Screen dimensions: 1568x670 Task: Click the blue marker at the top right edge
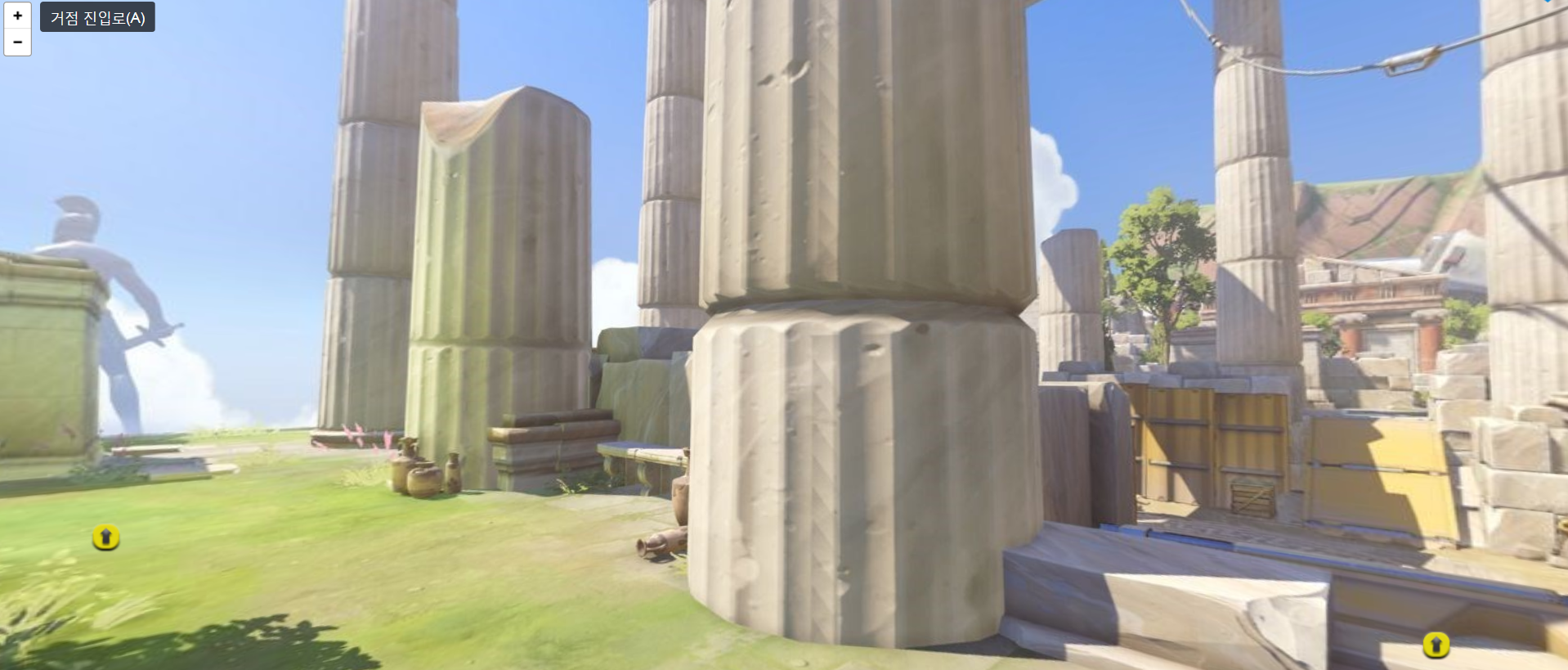click(1547, 2)
